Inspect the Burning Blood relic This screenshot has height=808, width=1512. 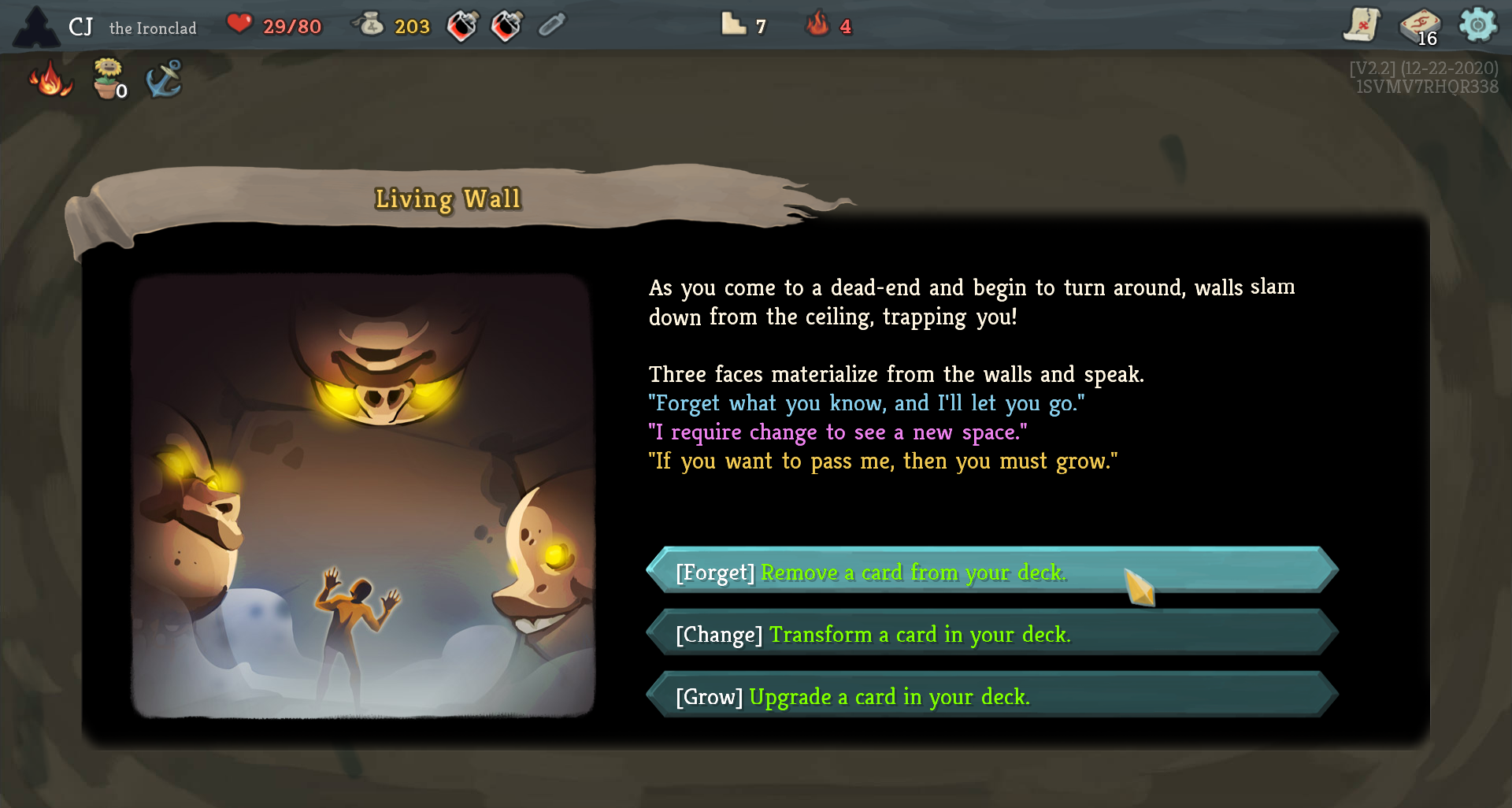(51, 80)
